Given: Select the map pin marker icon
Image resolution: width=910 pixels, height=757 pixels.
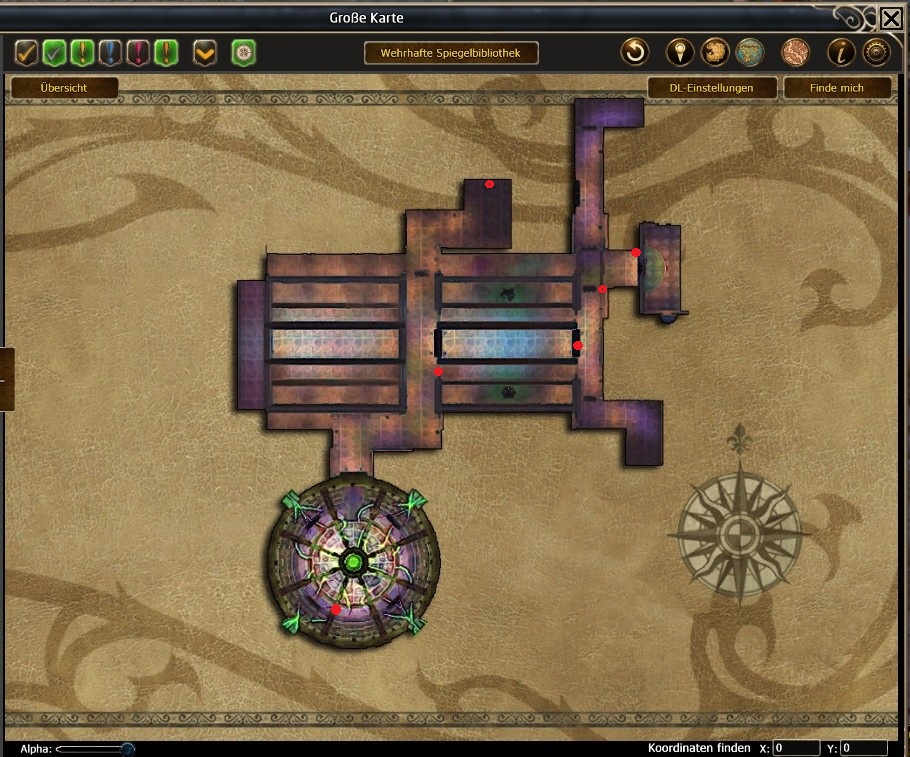Looking at the screenshot, I should [680, 52].
